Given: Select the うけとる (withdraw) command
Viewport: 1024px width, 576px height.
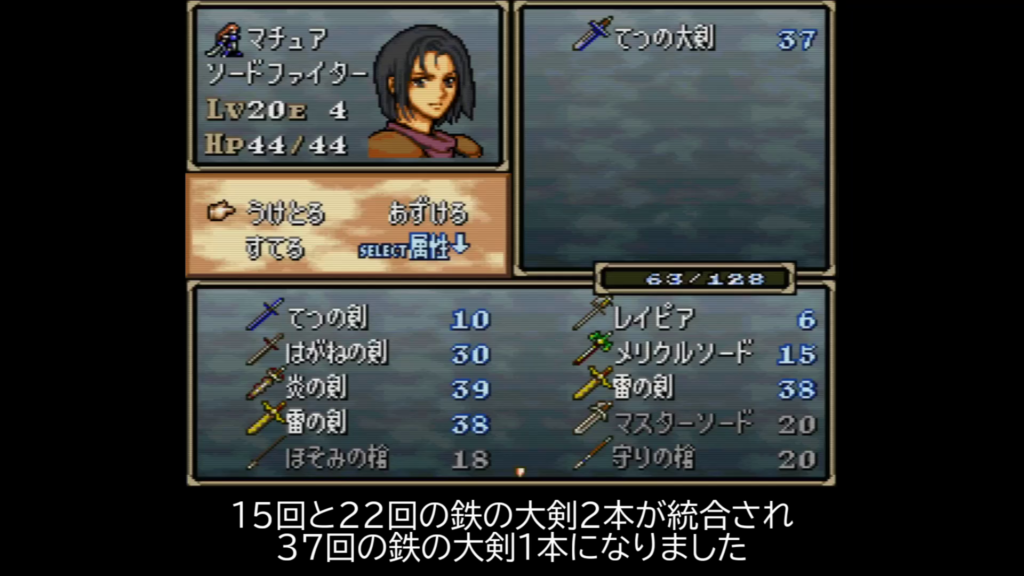Looking at the screenshot, I should pos(286,212).
